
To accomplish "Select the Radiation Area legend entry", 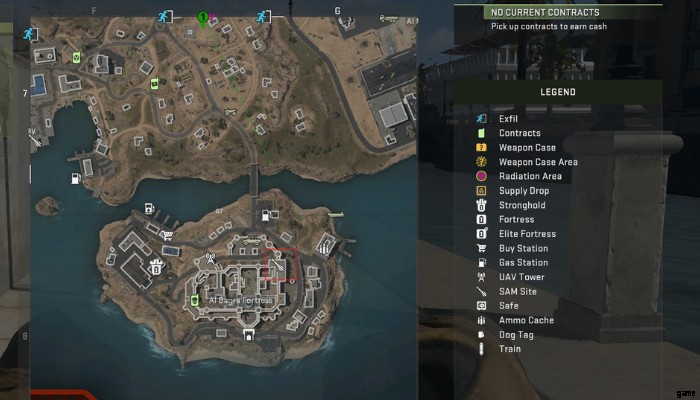I will pyautogui.click(x=529, y=176).
